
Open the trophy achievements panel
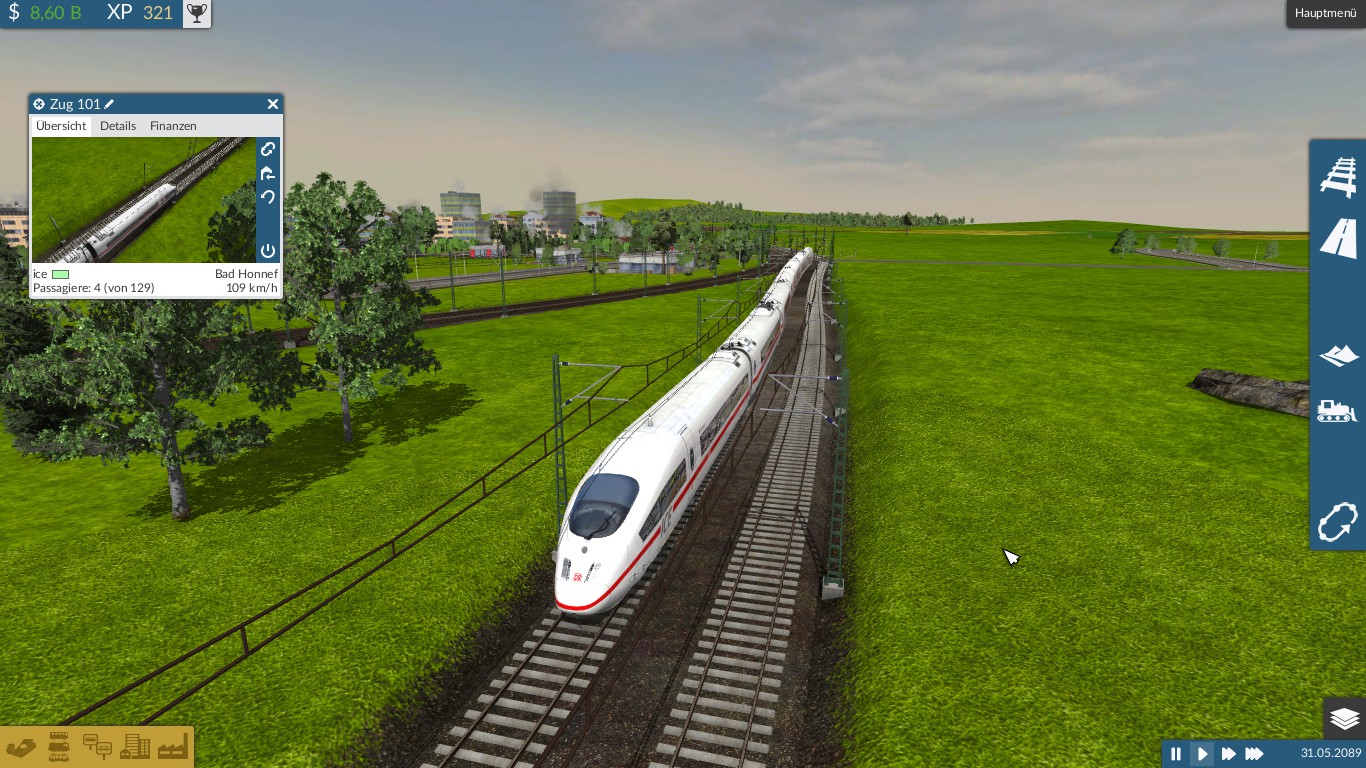[x=196, y=13]
